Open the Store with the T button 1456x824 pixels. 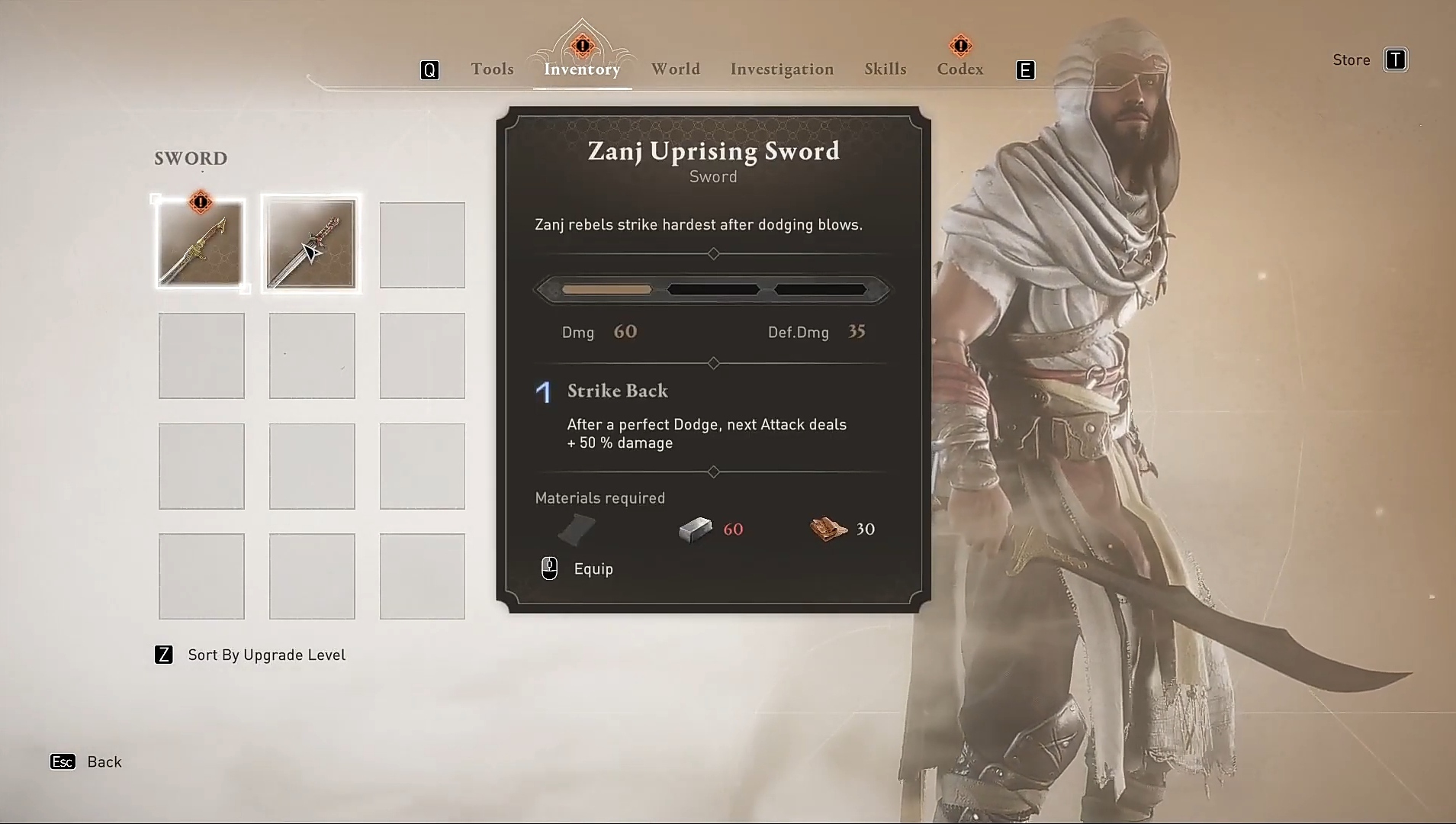1396,60
